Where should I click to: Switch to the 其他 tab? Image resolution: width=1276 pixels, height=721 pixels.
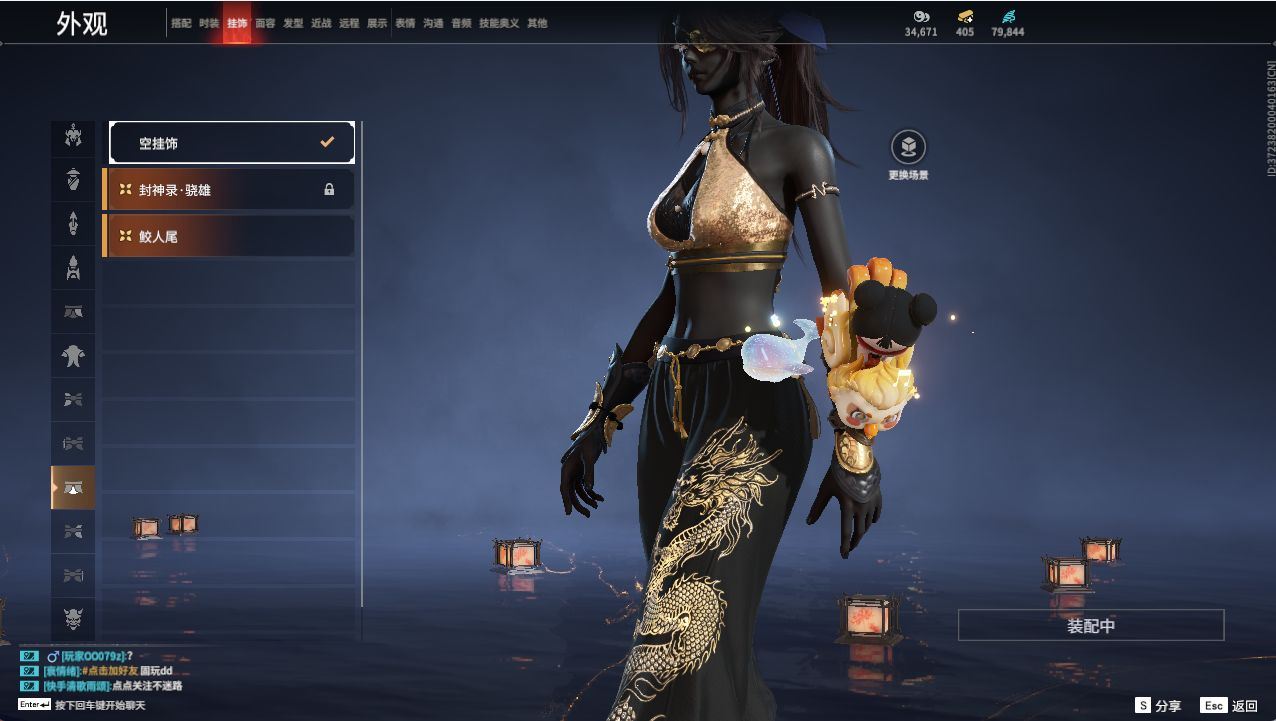coord(537,23)
